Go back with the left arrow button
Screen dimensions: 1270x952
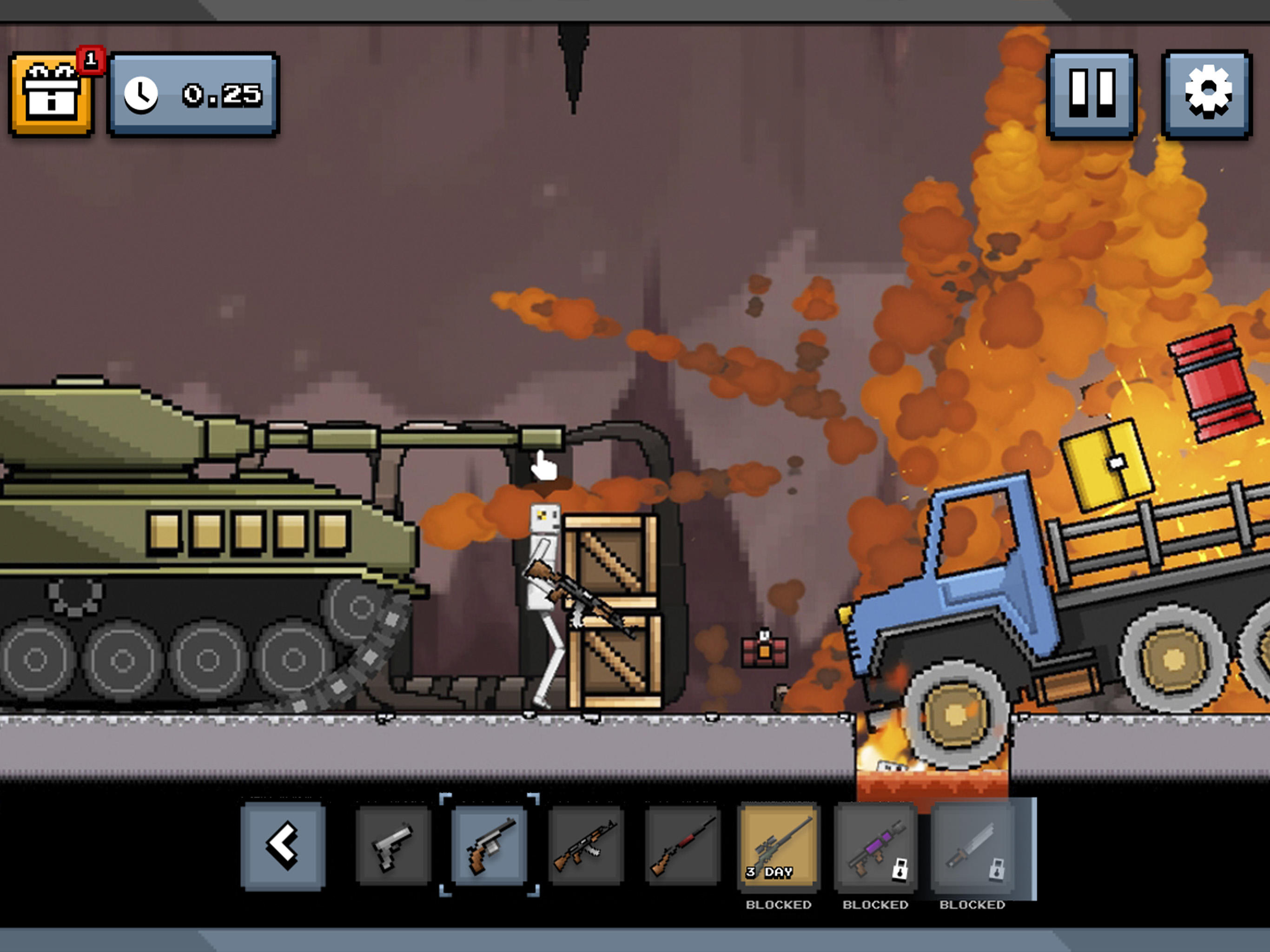[283, 846]
